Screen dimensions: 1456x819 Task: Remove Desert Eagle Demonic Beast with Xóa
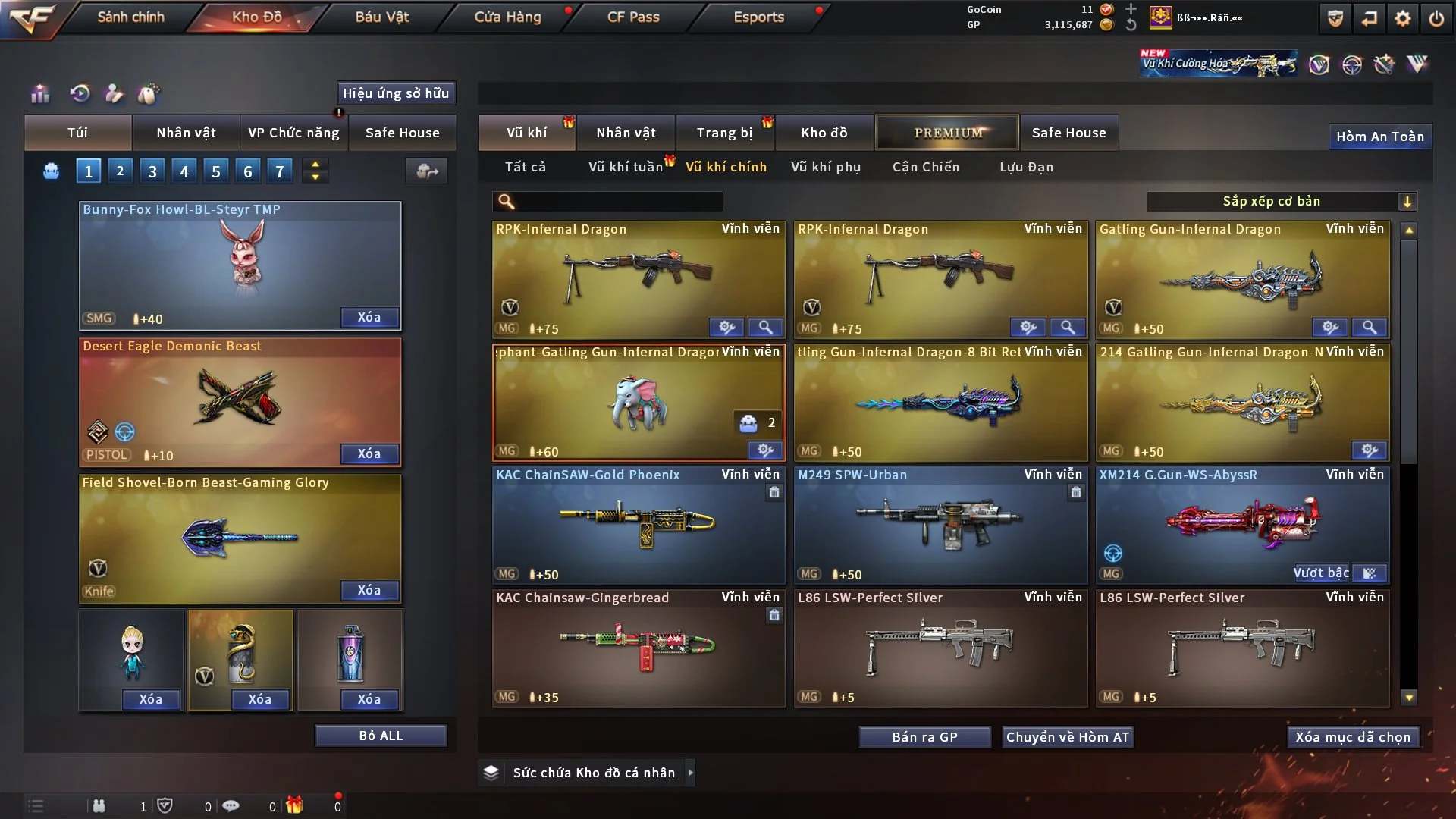(369, 453)
